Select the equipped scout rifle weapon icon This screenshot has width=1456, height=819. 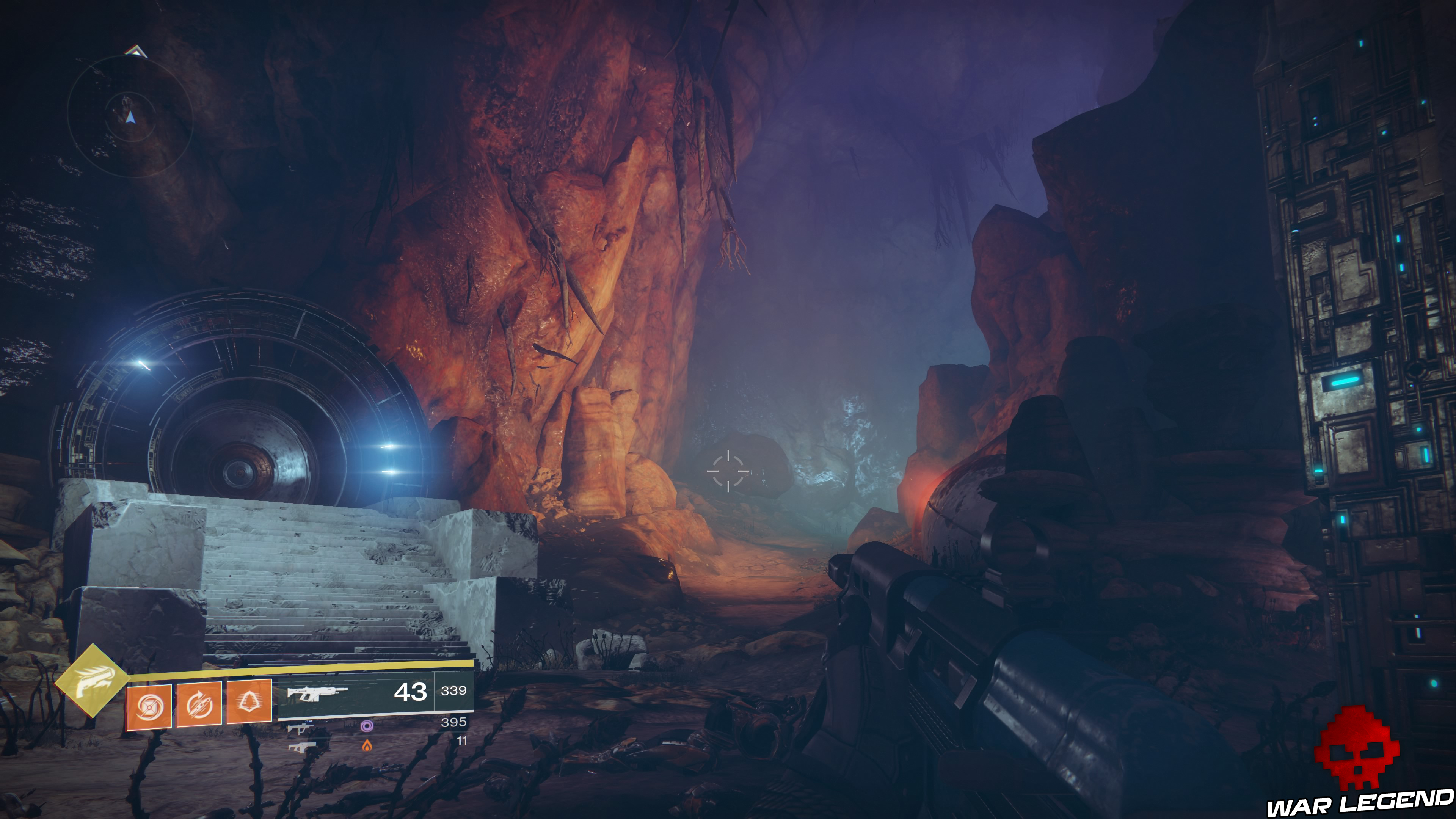pos(318,694)
